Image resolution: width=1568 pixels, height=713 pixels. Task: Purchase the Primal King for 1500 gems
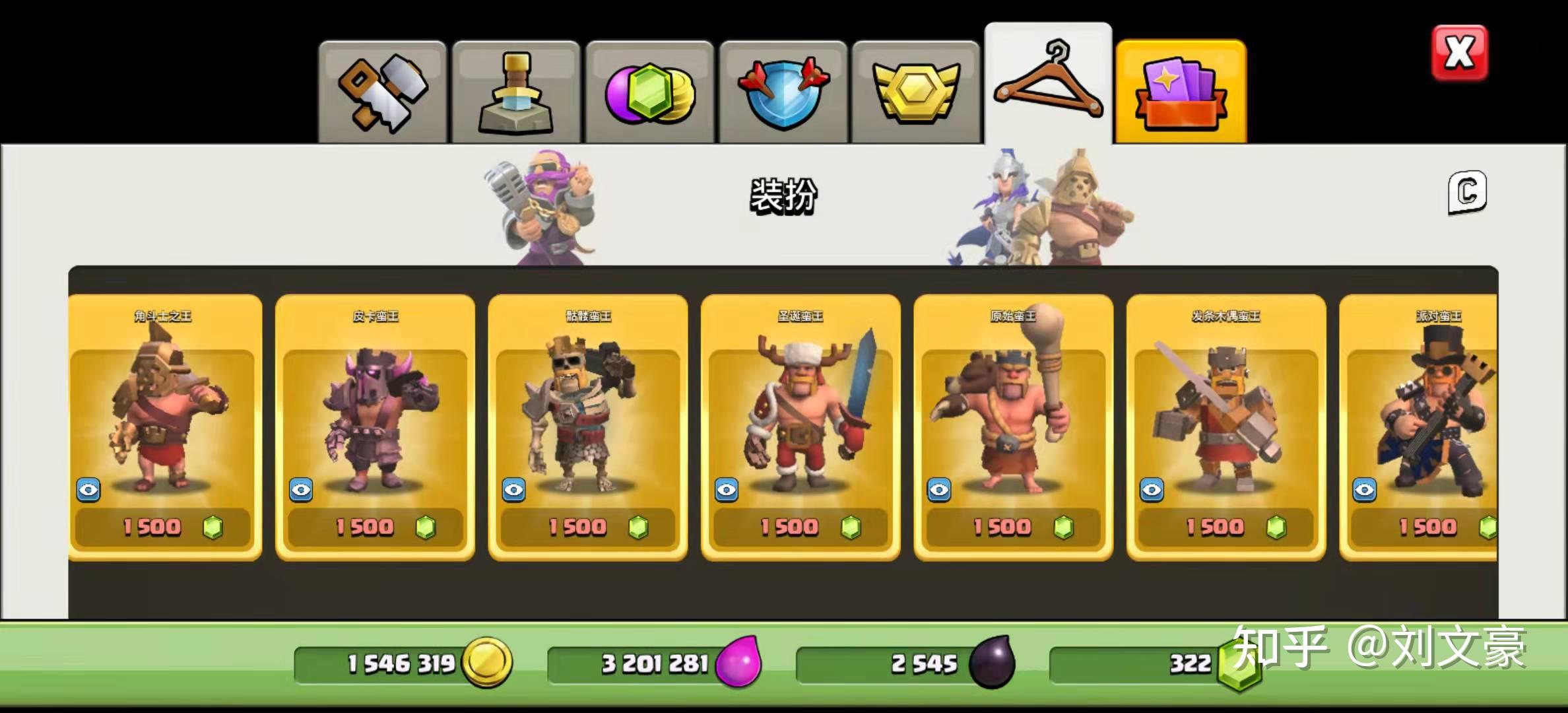(x=1013, y=527)
